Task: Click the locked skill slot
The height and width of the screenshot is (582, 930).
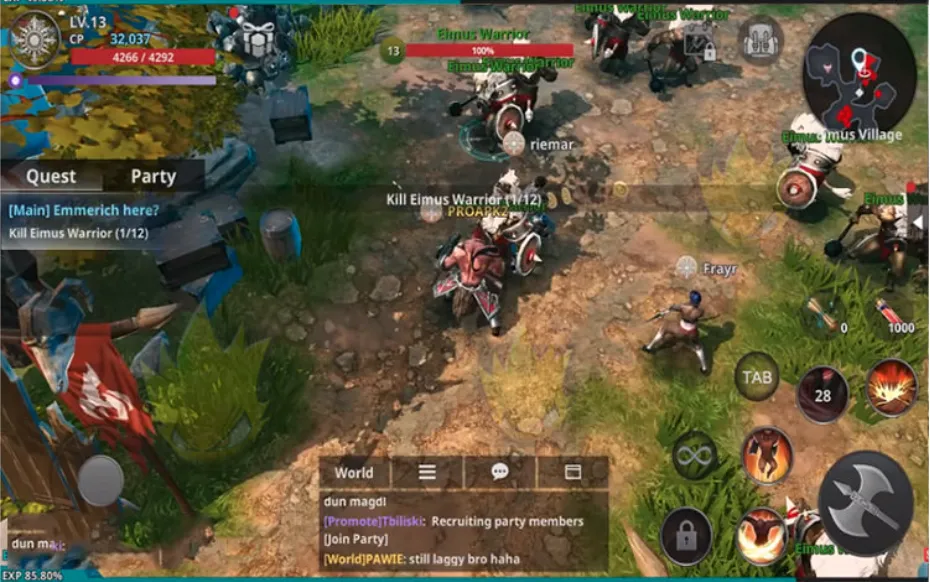Action: coord(686,536)
